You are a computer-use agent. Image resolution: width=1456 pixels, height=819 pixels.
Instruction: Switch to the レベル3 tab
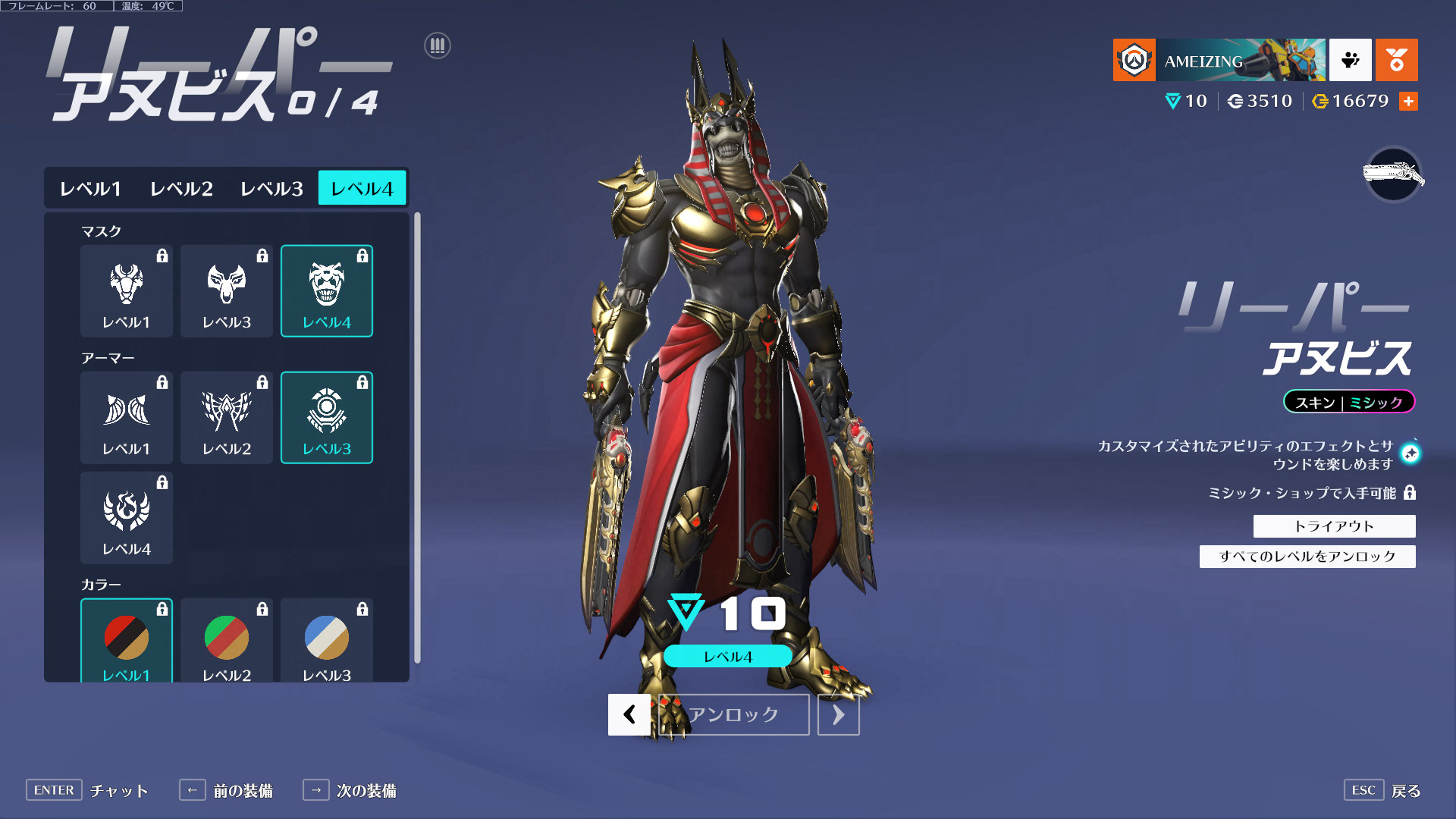(271, 188)
